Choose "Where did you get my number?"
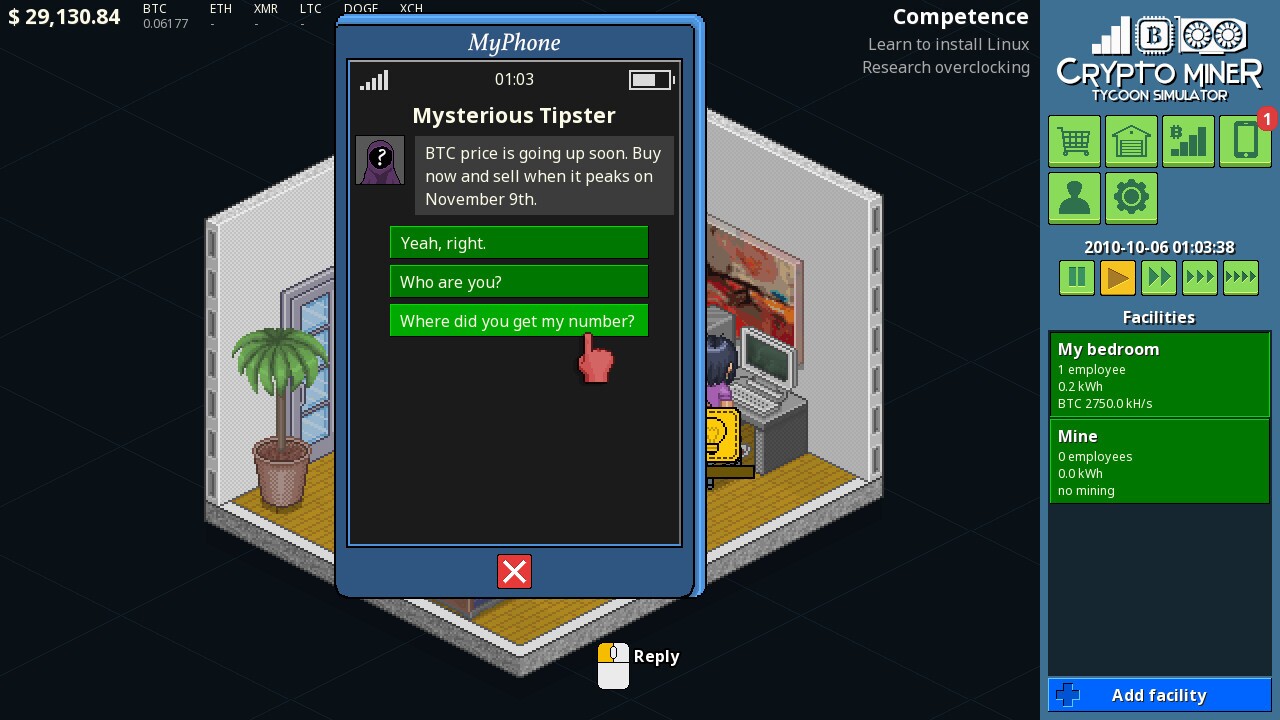 (x=519, y=320)
